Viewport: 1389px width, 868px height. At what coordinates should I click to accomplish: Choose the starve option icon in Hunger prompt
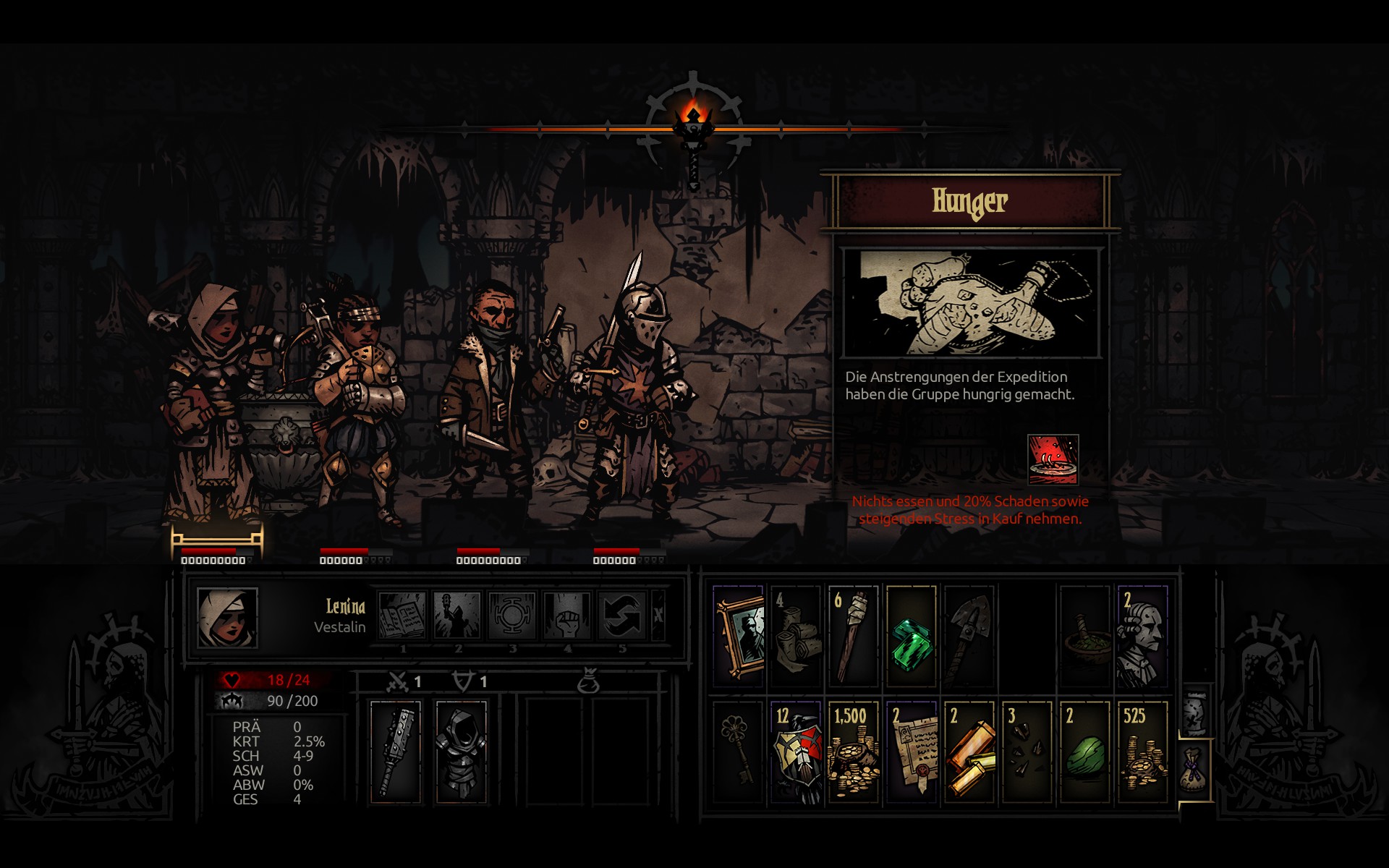point(1053,459)
